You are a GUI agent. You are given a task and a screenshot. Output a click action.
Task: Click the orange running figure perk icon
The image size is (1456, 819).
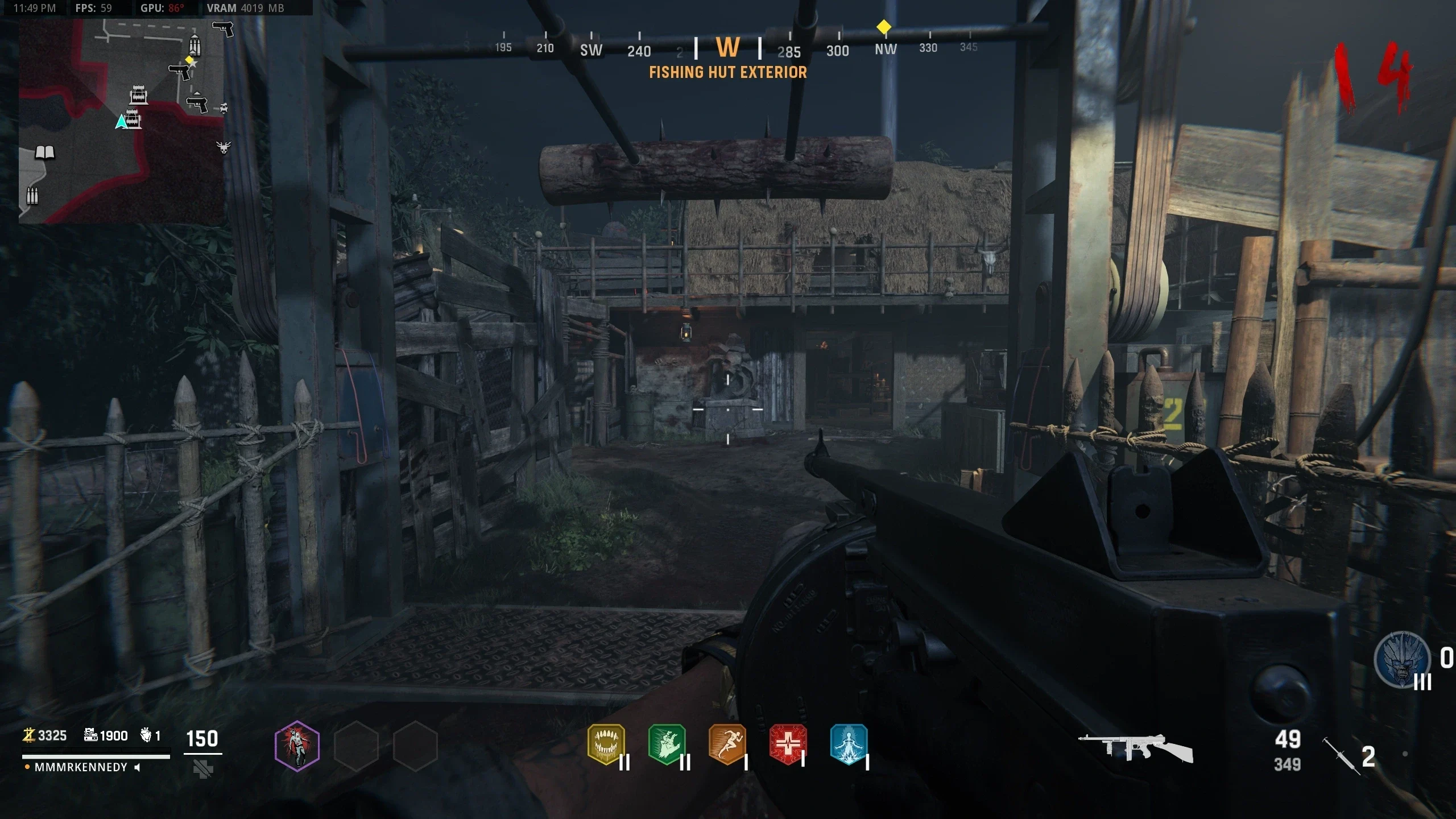point(727,744)
